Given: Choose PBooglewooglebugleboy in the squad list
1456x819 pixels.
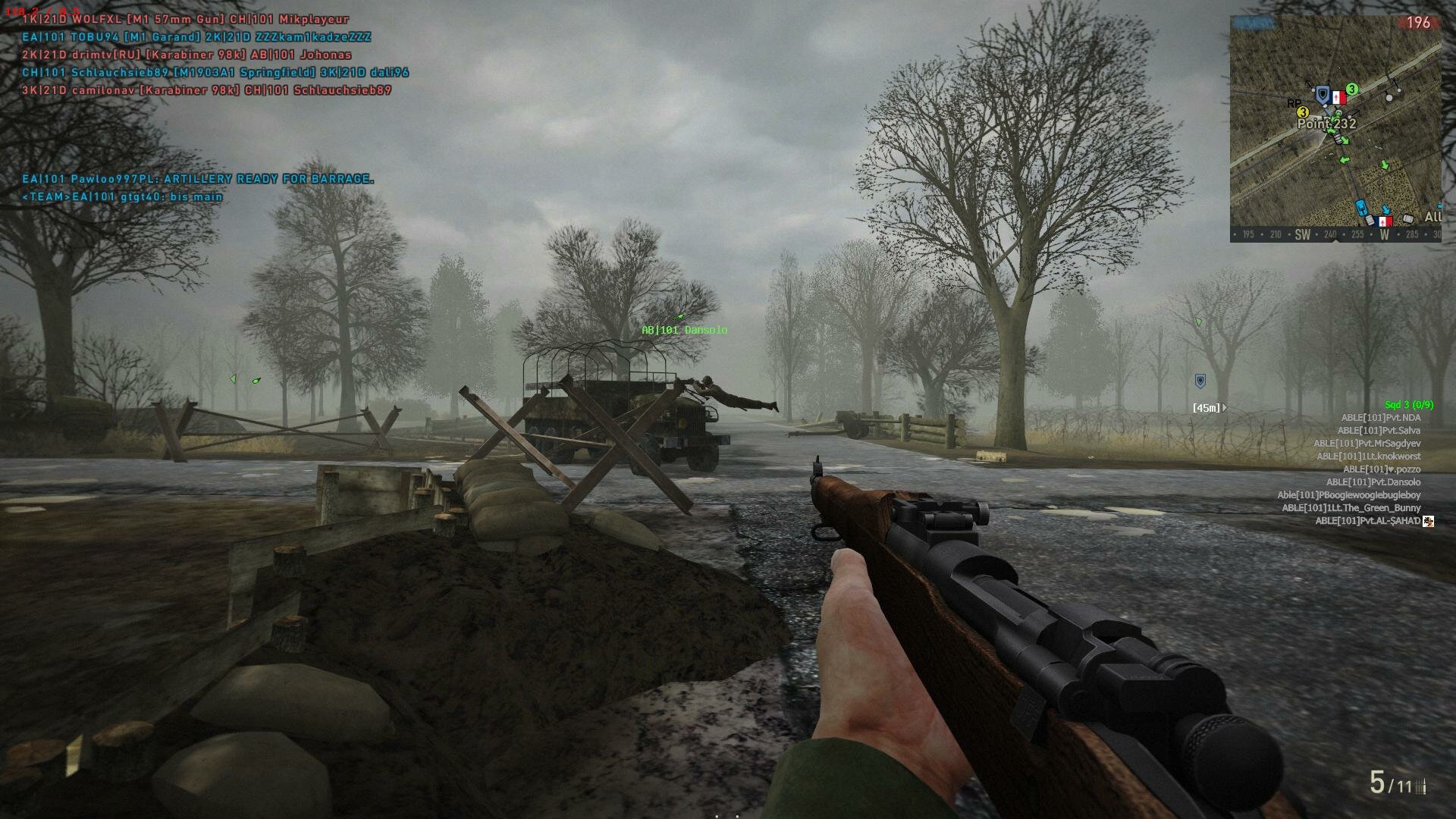Looking at the screenshot, I should click(1348, 495).
